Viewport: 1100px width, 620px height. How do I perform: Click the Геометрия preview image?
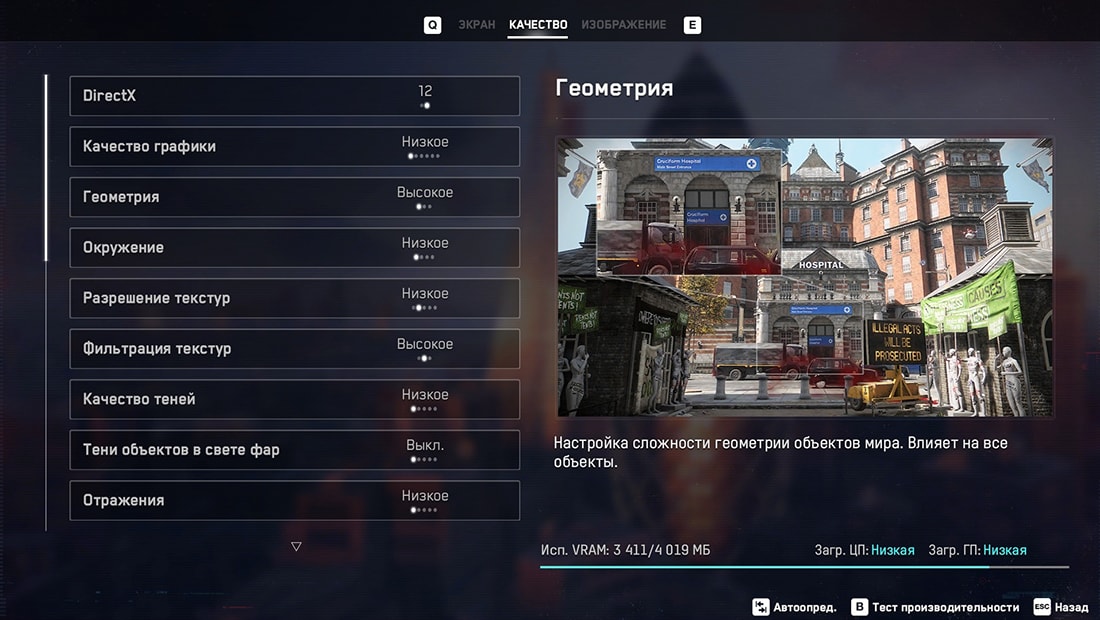[x=804, y=277]
